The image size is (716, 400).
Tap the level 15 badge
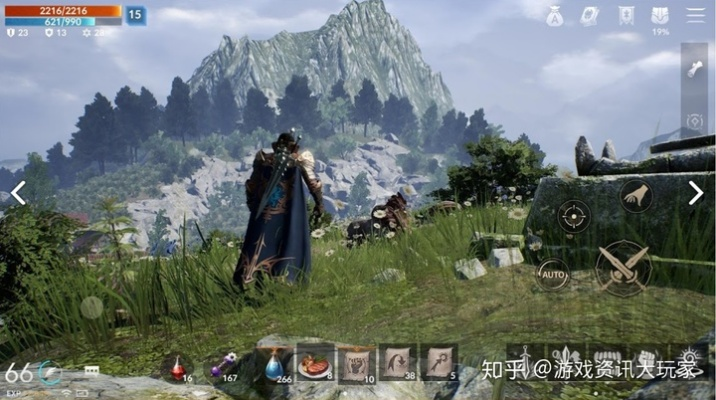(x=135, y=15)
